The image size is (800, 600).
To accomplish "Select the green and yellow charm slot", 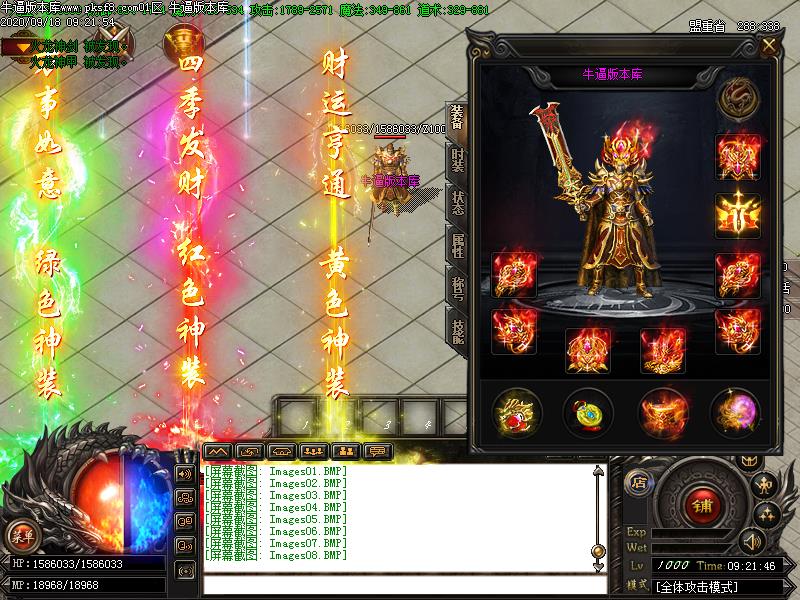I will (588, 410).
